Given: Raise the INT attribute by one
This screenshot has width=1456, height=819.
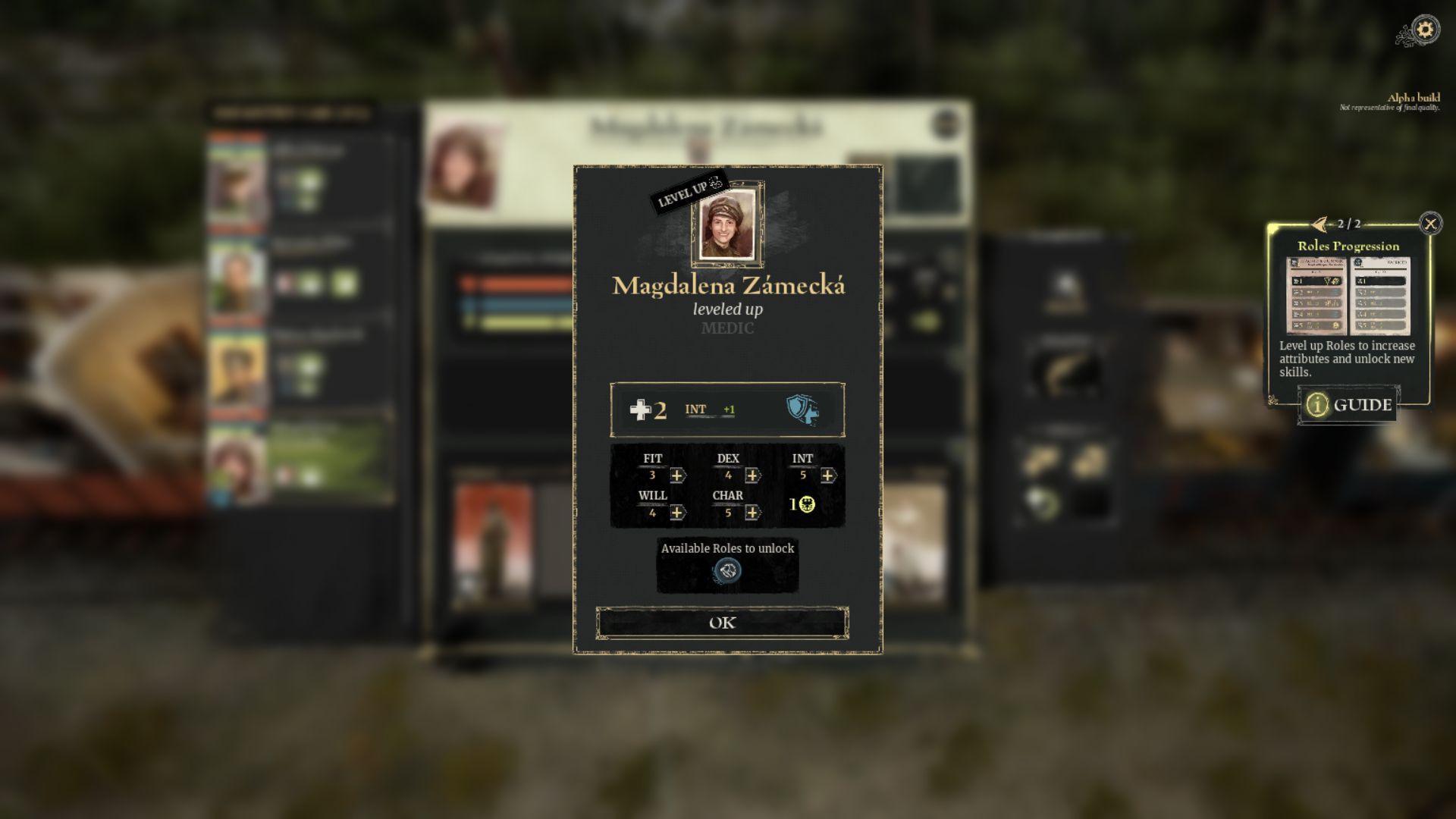Looking at the screenshot, I should [x=827, y=475].
